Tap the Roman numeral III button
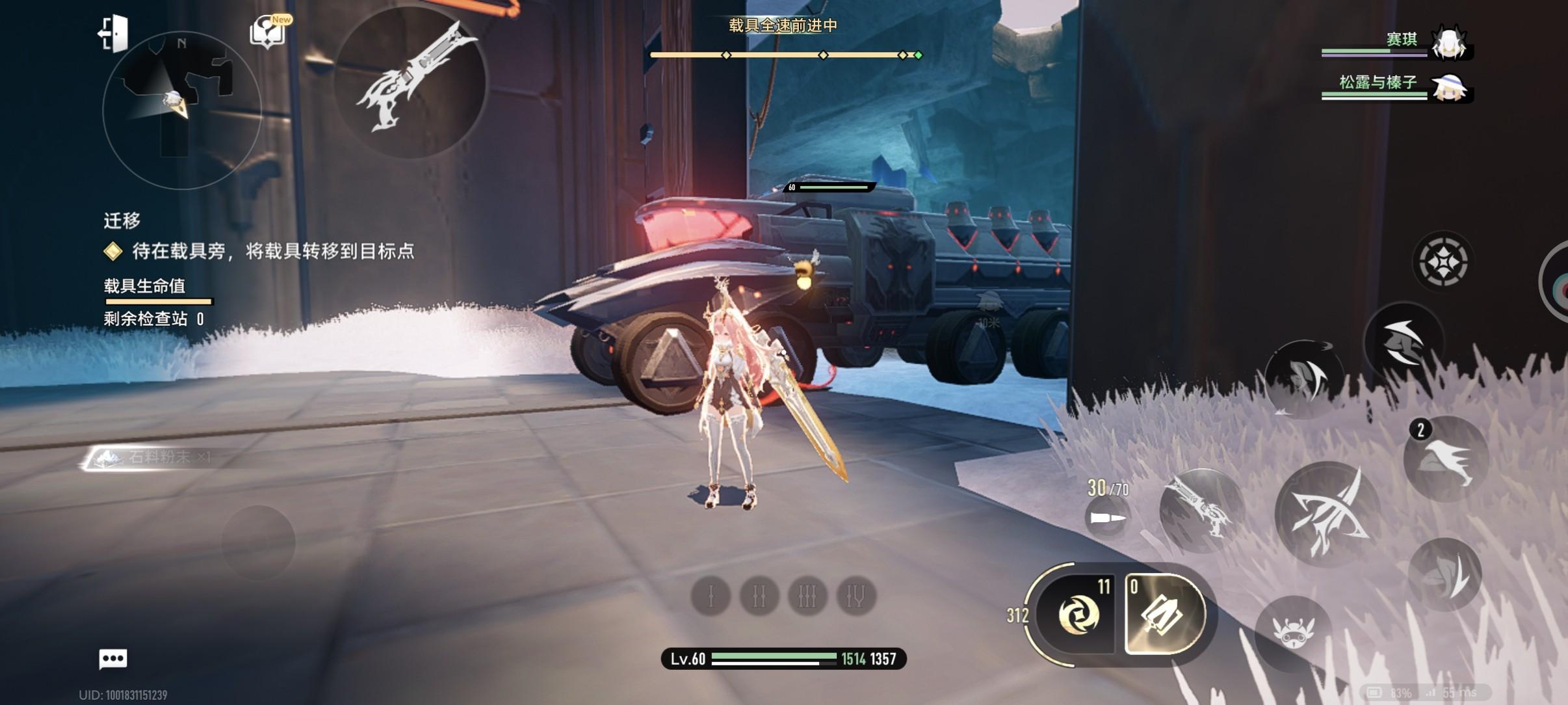This screenshot has width=1568, height=705. [x=807, y=596]
